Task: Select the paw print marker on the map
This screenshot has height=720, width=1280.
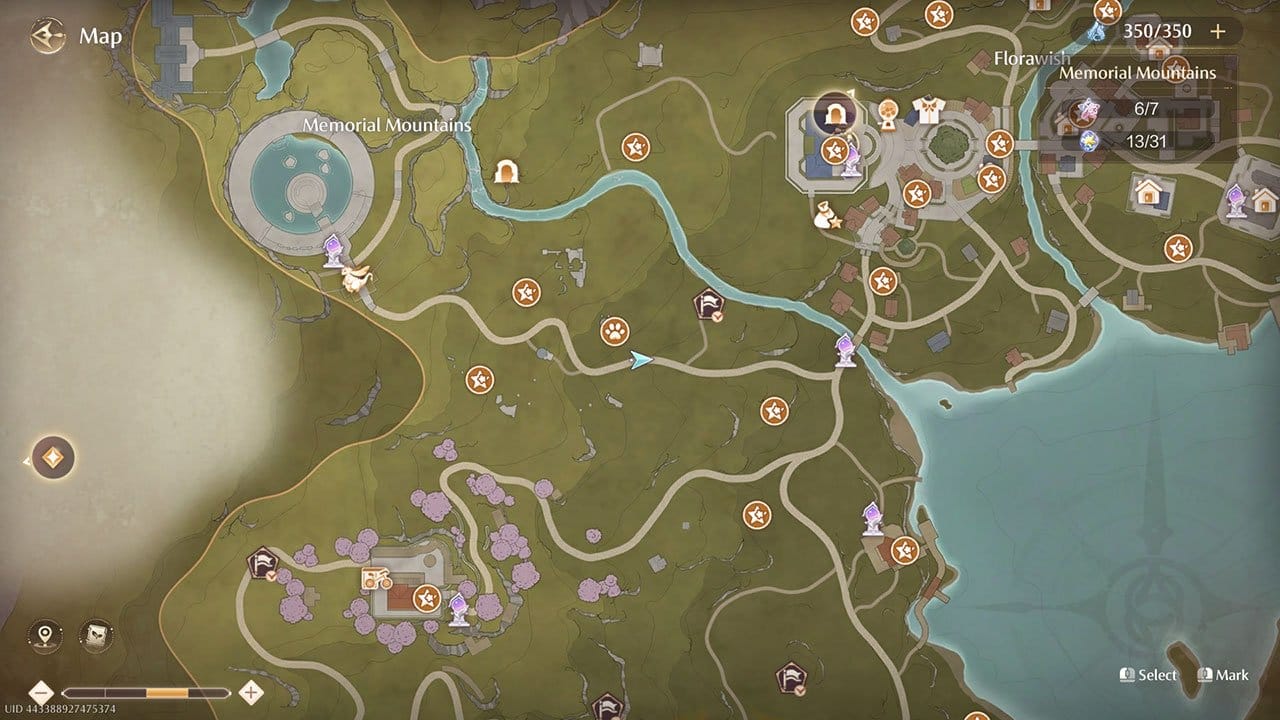Action: click(614, 330)
